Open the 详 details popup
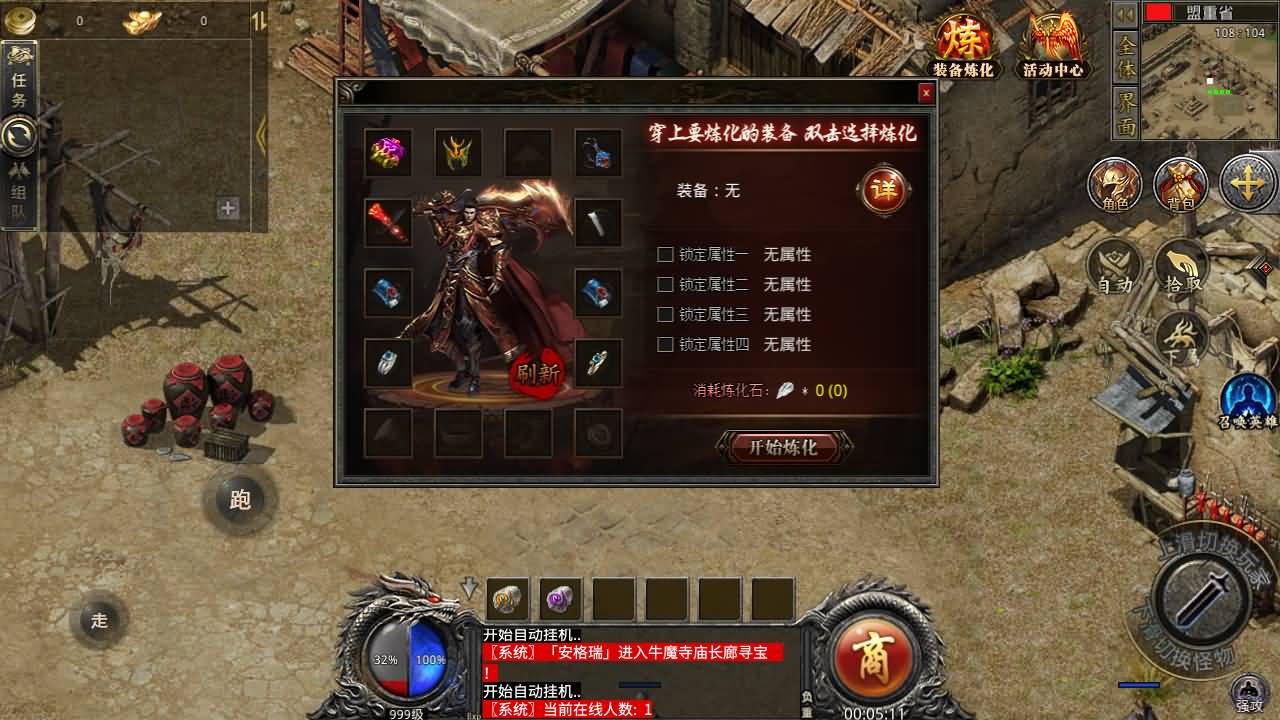1280x720 pixels. [884, 188]
